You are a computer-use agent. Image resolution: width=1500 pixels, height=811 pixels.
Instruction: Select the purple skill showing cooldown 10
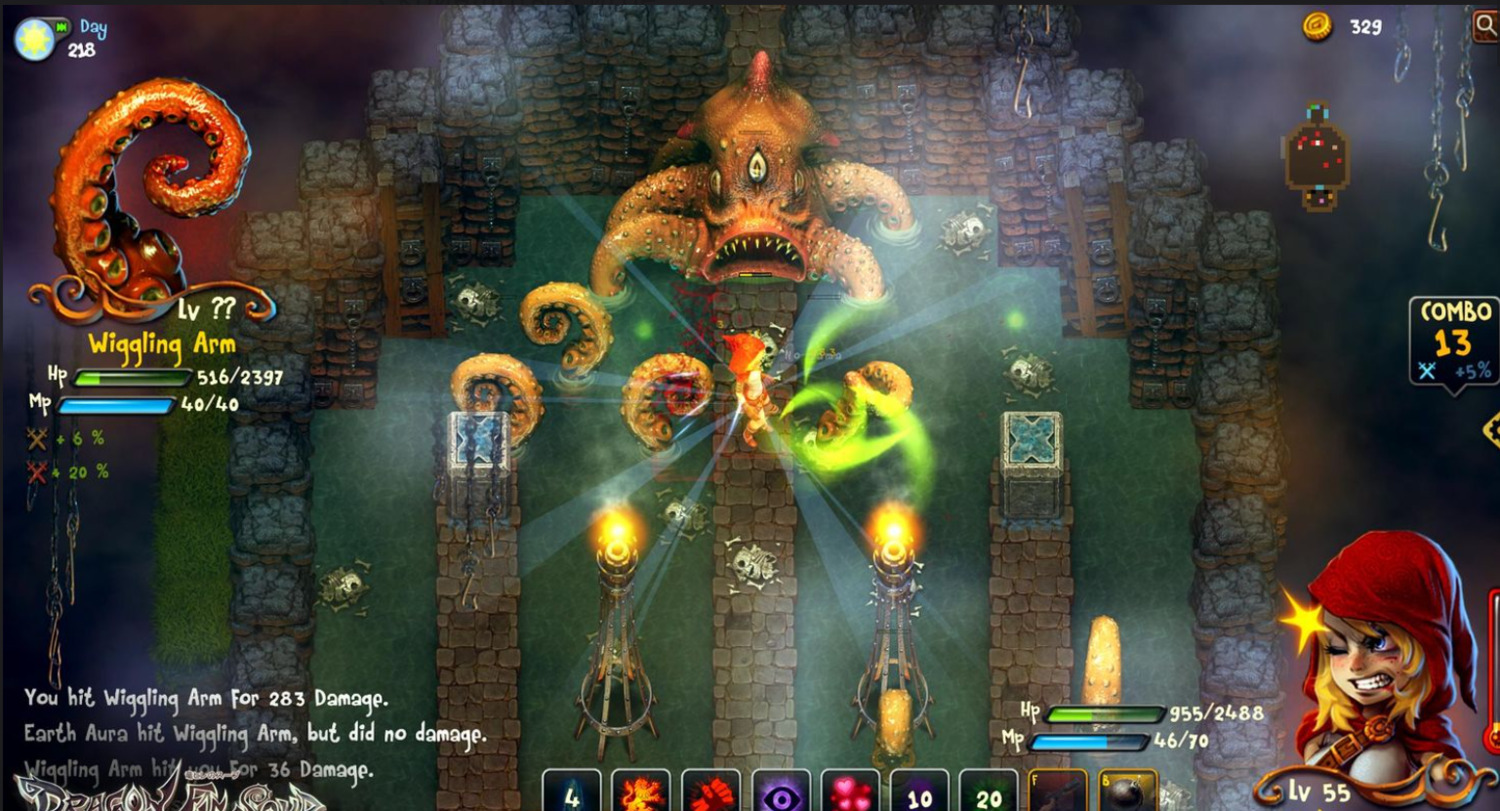[x=919, y=791]
